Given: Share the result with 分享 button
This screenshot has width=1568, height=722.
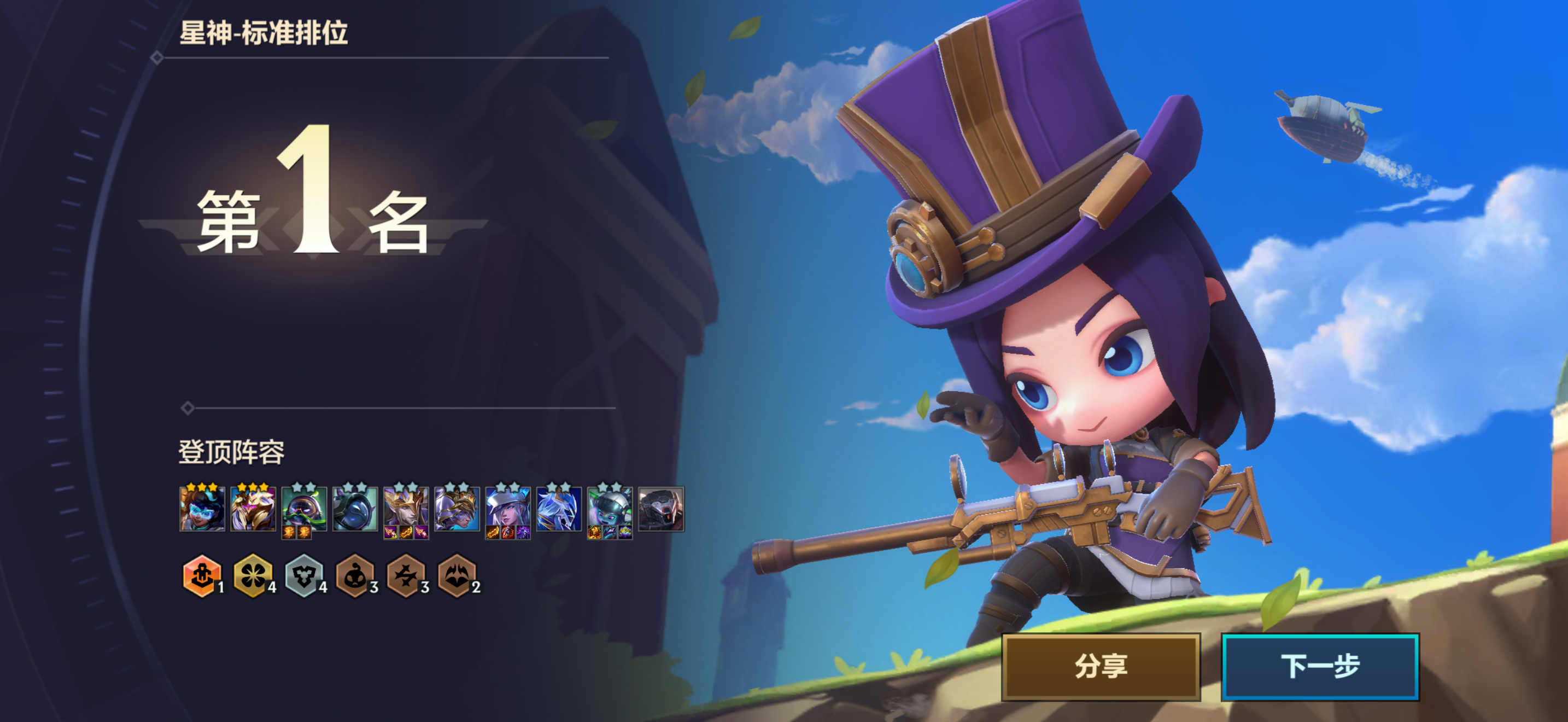Looking at the screenshot, I should (x=1101, y=667).
